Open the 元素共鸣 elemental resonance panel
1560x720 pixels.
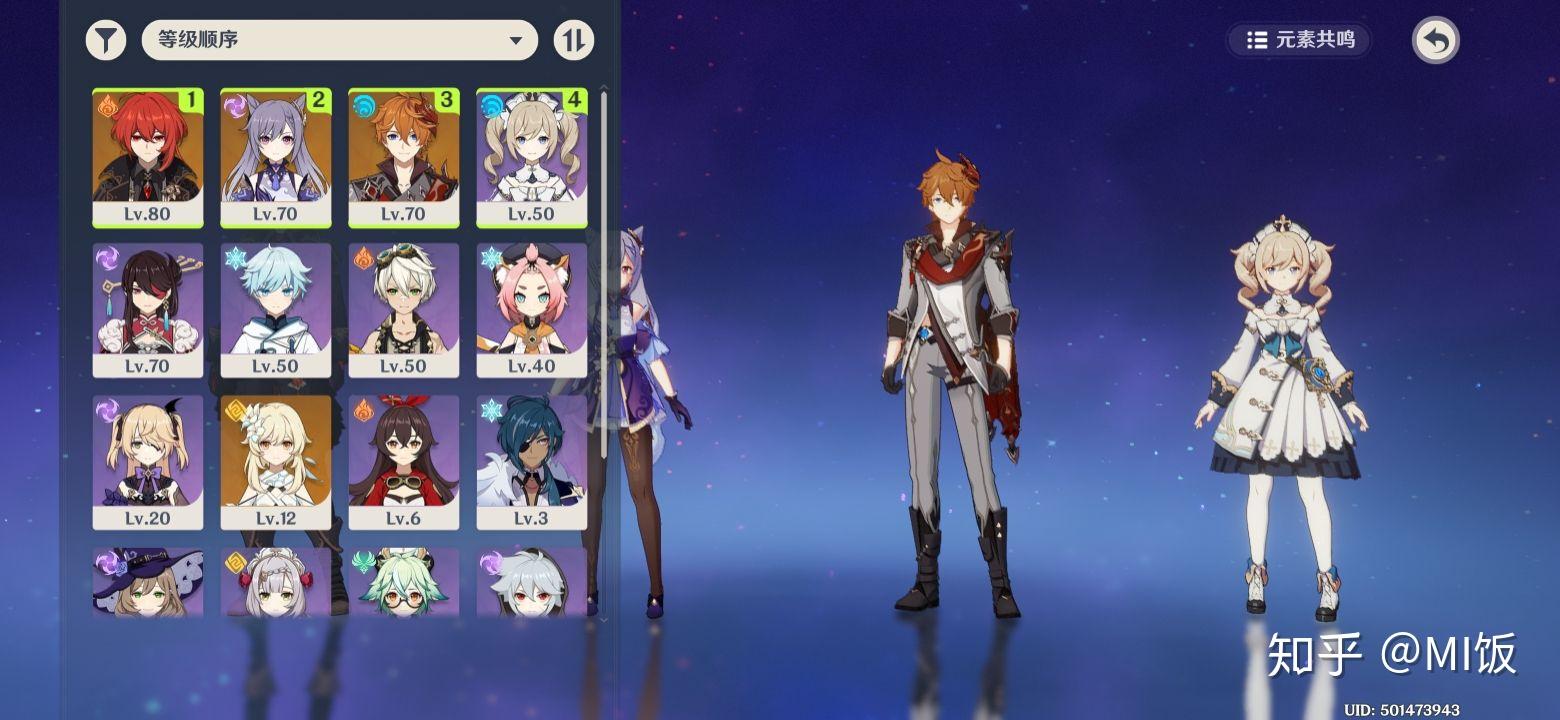[x=1301, y=40]
